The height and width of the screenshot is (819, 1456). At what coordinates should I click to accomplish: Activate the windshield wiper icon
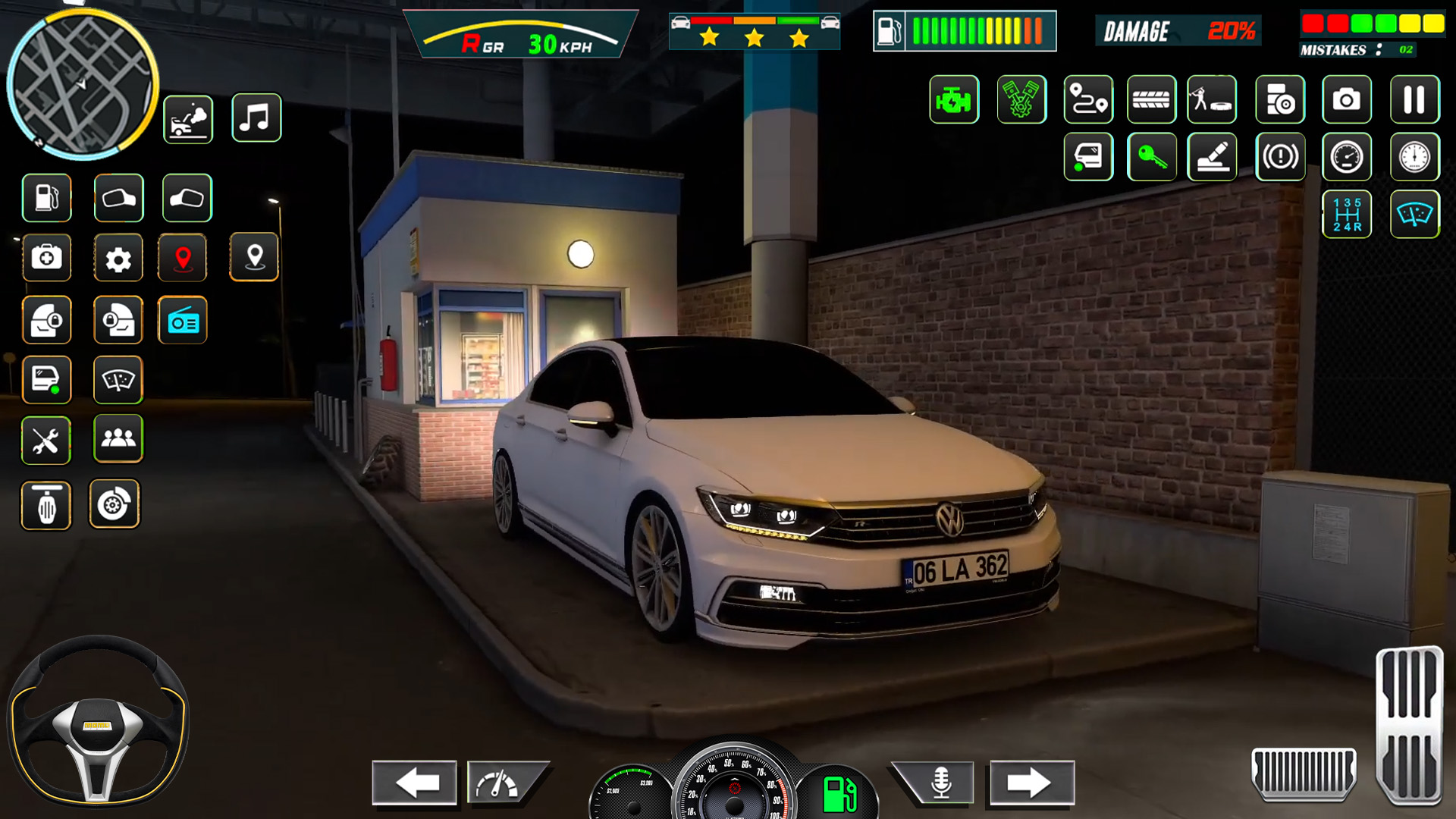tap(119, 380)
